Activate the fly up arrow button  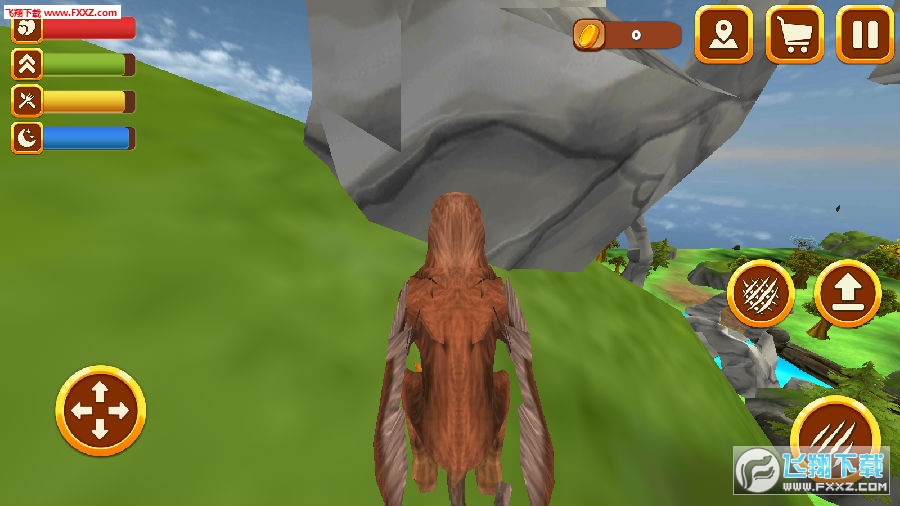pyautogui.click(x=847, y=294)
